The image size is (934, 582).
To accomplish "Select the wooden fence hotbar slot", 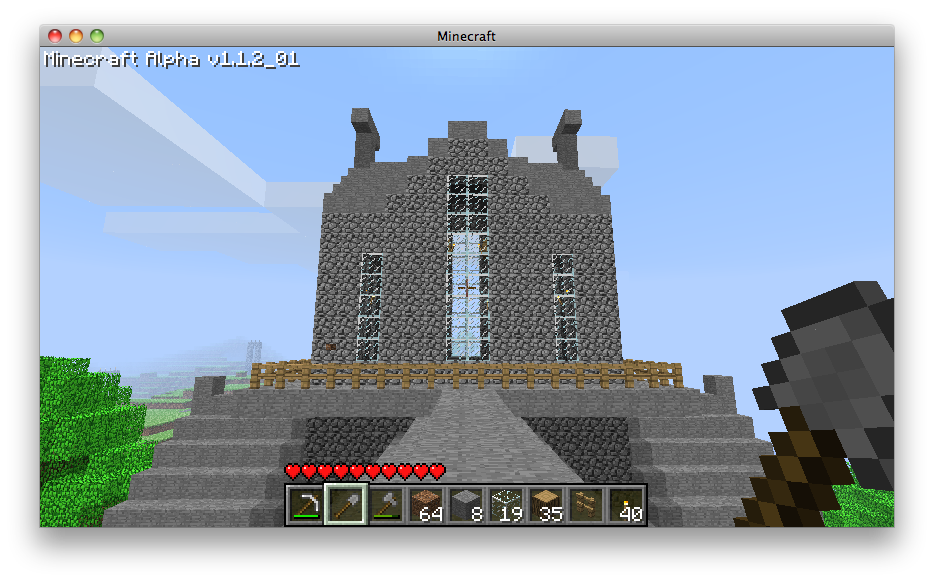I will 586,505.
